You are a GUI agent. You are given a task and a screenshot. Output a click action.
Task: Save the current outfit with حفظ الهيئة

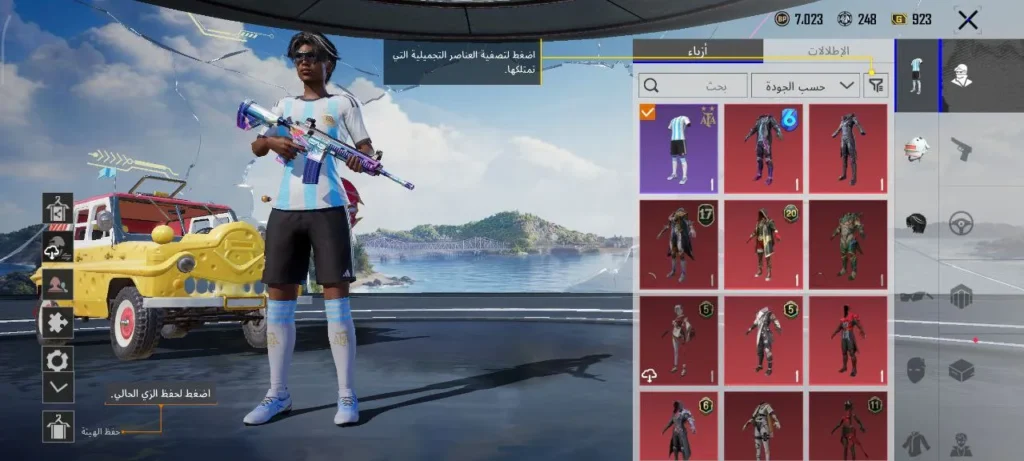[x=59, y=427]
